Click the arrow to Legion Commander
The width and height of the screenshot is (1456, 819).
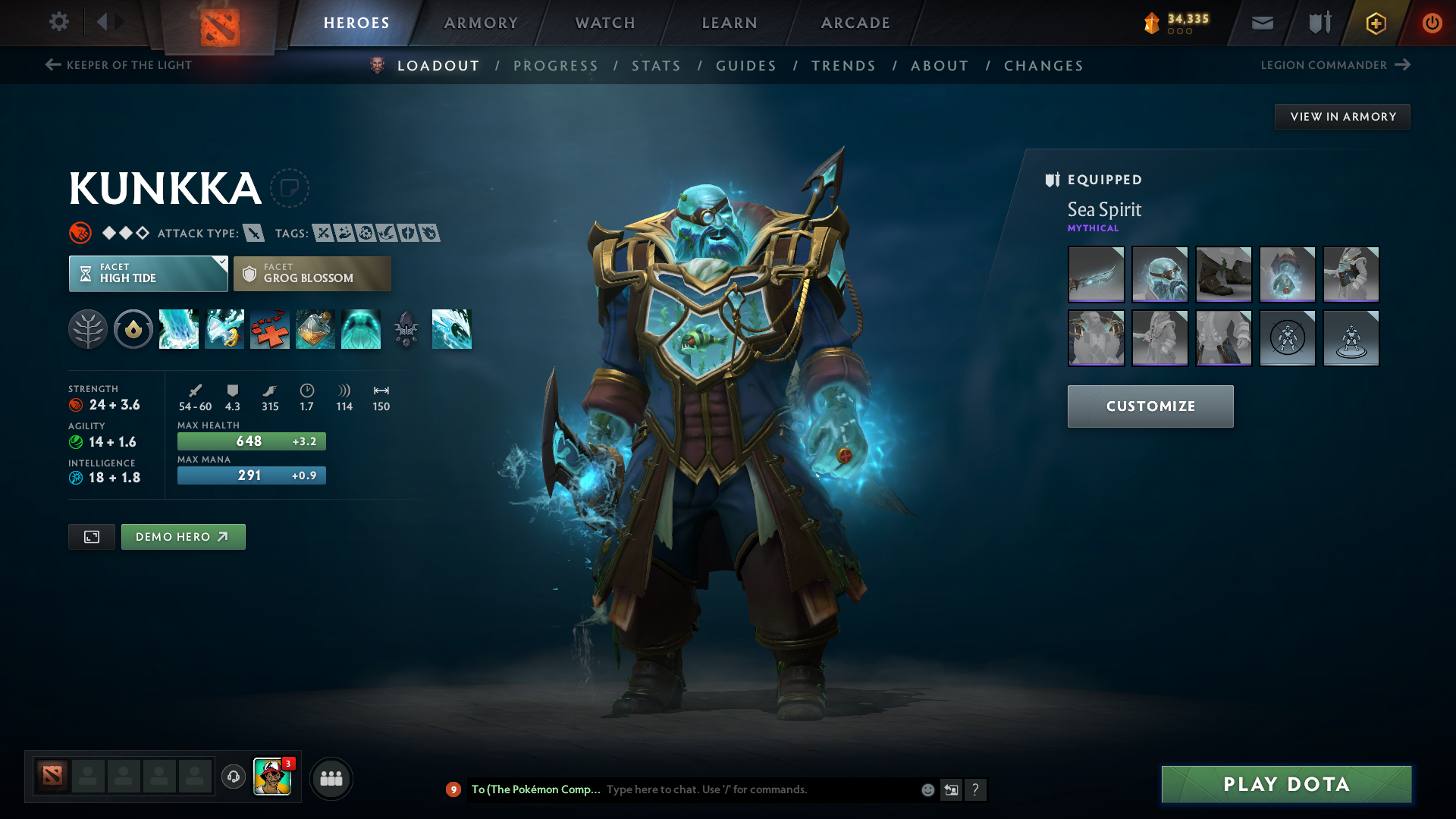pyautogui.click(x=1401, y=65)
